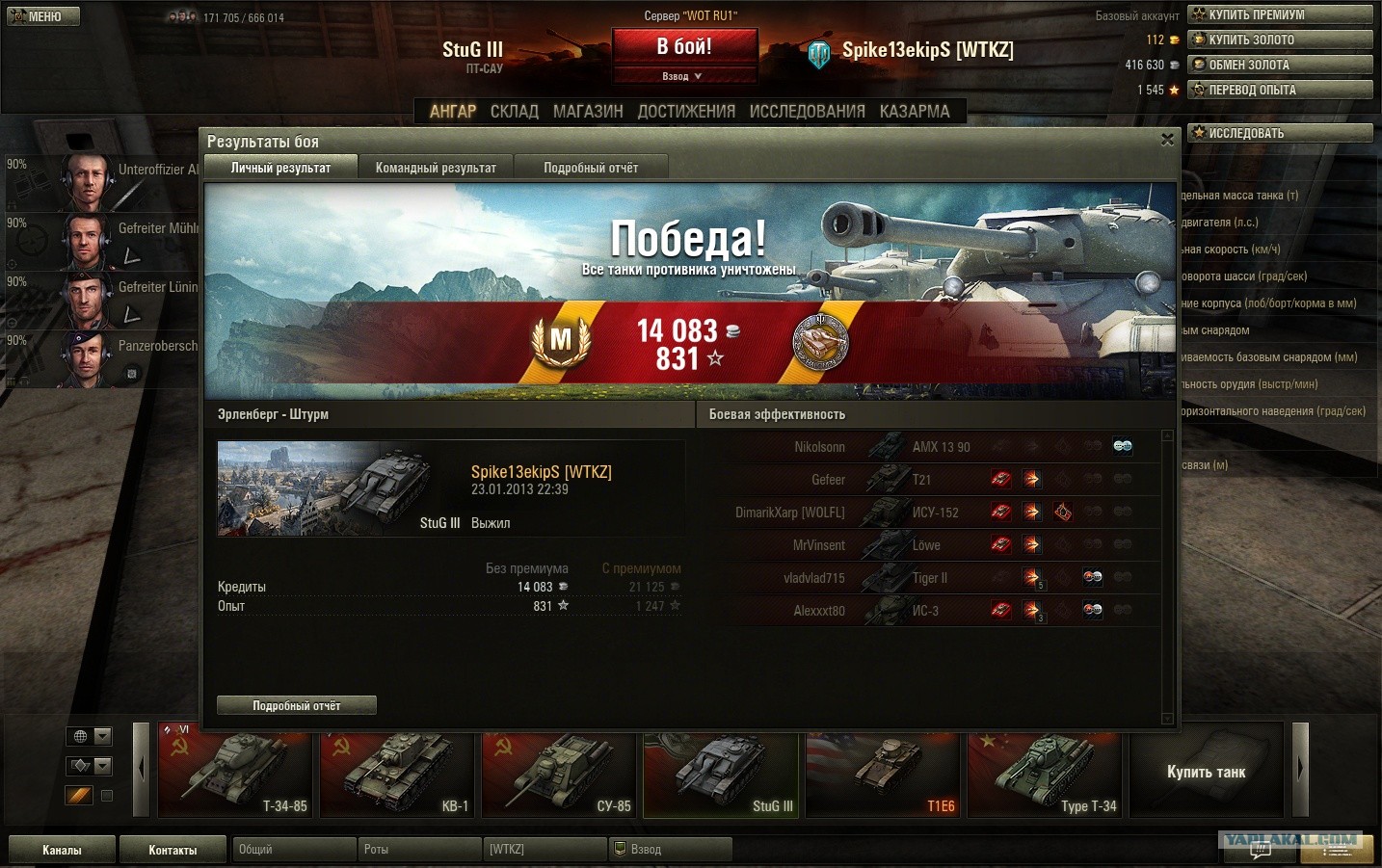Image resolution: width=1382 pixels, height=868 pixels.
Task: Open ПЕРЕВОД ОПЫТА
Action: tap(1280, 90)
